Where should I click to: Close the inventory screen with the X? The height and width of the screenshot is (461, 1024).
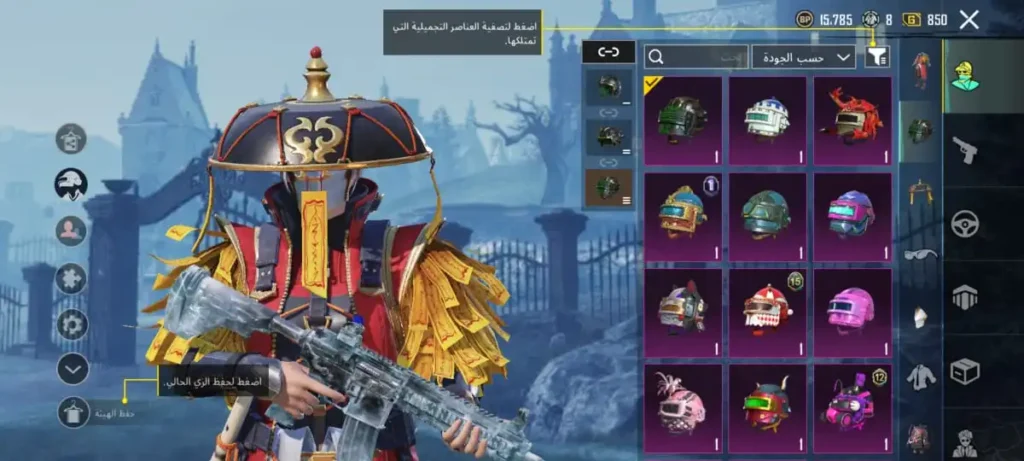click(968, 19)
